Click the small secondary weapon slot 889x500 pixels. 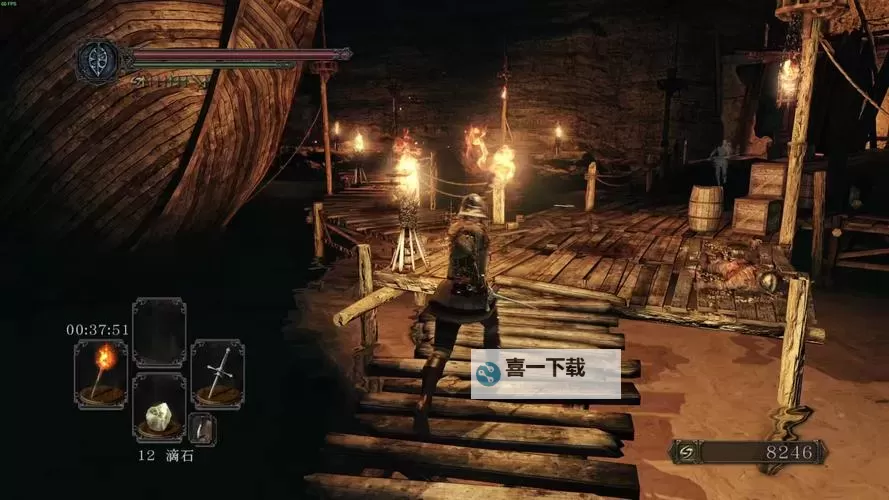tap(202, 429)
